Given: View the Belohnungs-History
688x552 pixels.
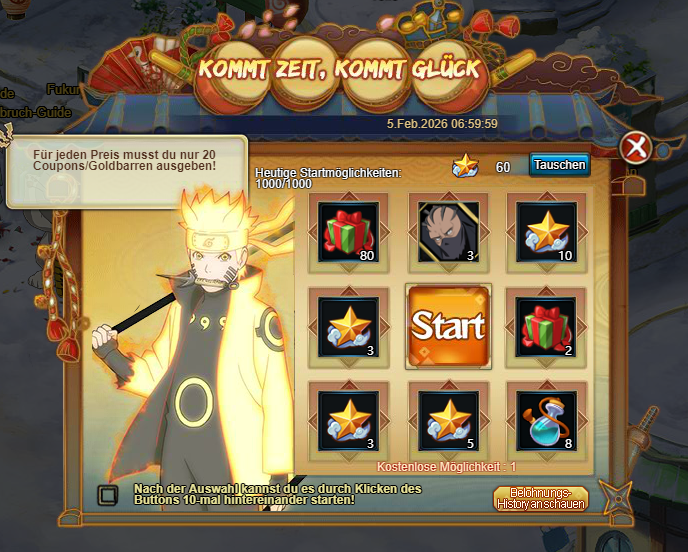Looking at the screenshot, I should pos(540,498).
